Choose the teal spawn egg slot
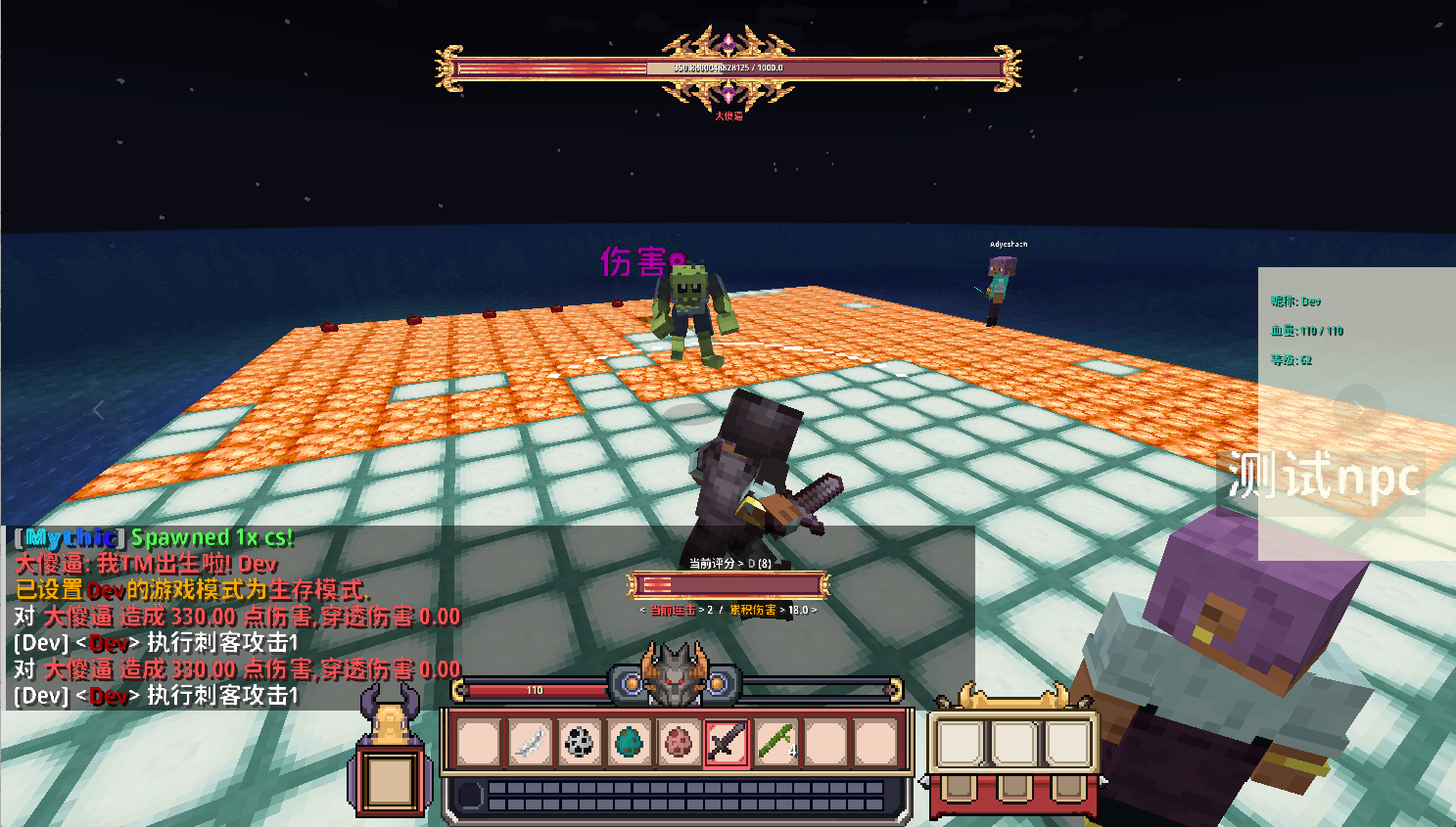Image resolution: width=1456 pixels, height=827 pixels. tap(628, 742)
